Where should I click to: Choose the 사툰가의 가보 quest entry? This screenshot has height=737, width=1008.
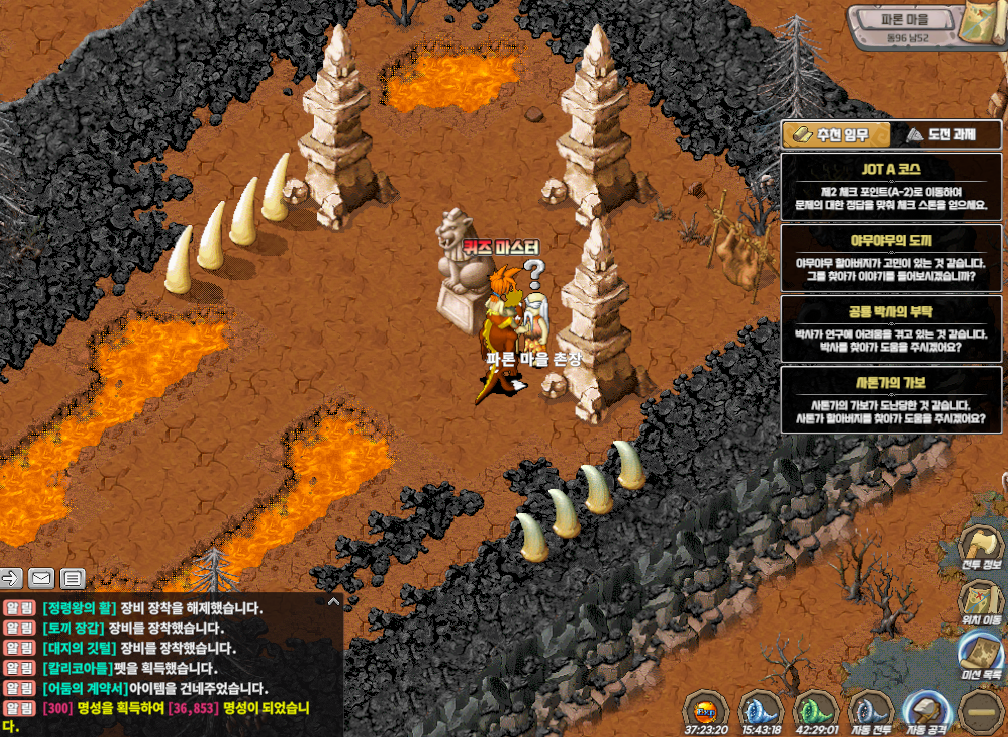(x=890, y=399)
